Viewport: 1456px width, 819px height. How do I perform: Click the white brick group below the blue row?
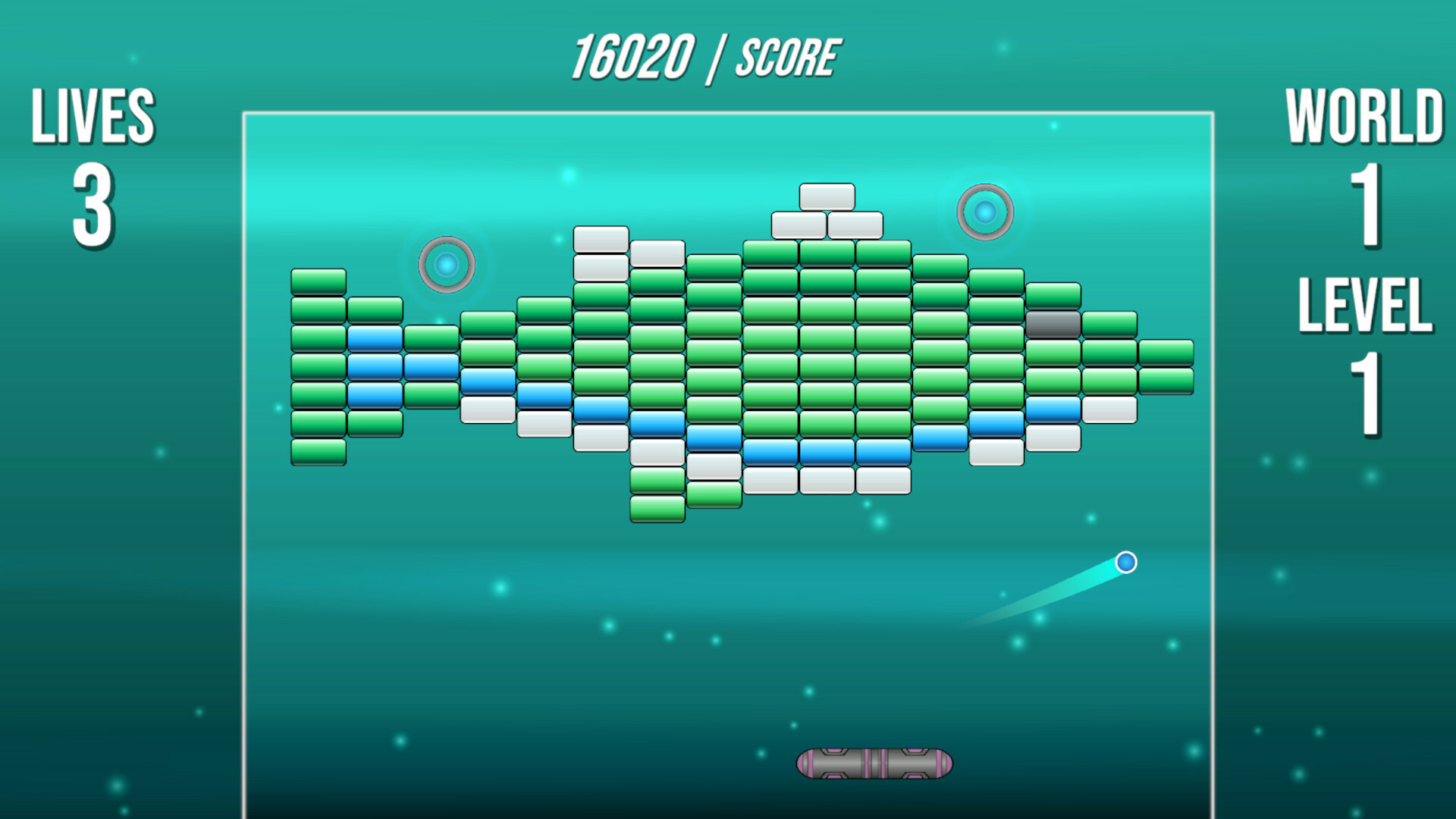point(827,482)
